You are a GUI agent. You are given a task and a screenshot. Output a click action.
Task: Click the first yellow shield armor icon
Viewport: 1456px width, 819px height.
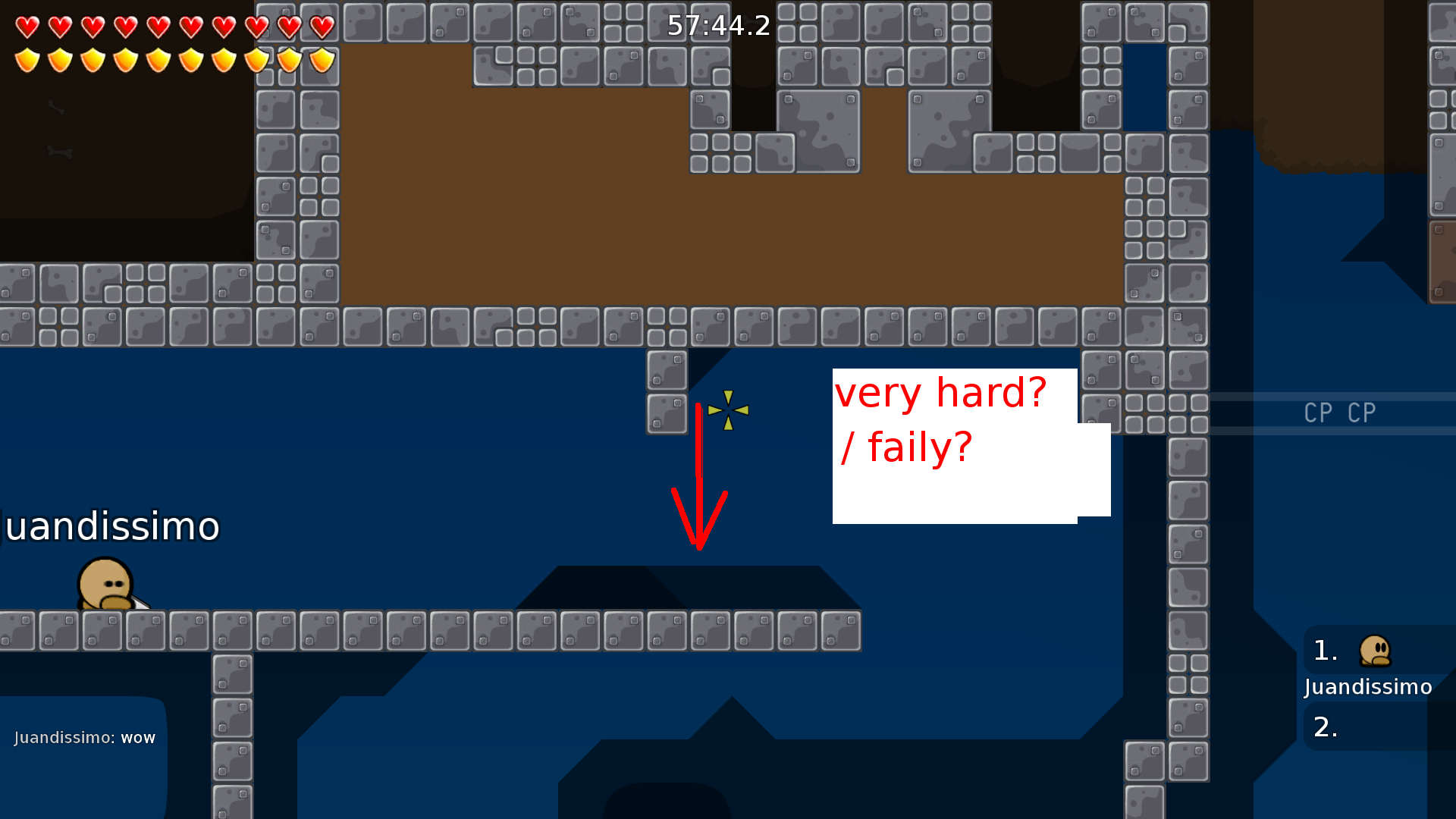[27, 60]
